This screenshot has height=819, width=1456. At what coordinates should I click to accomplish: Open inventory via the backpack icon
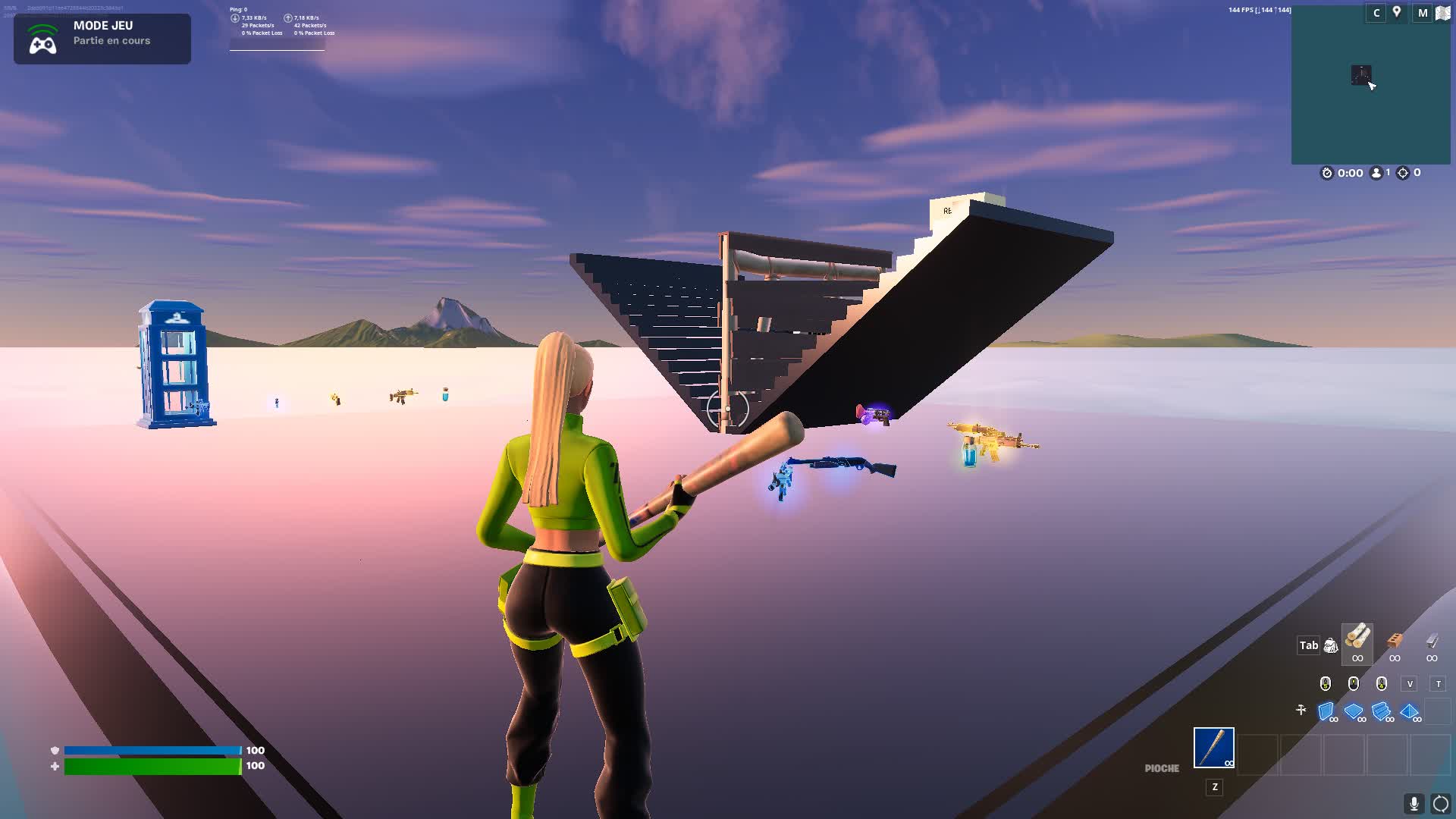(x=1331, y=645)
